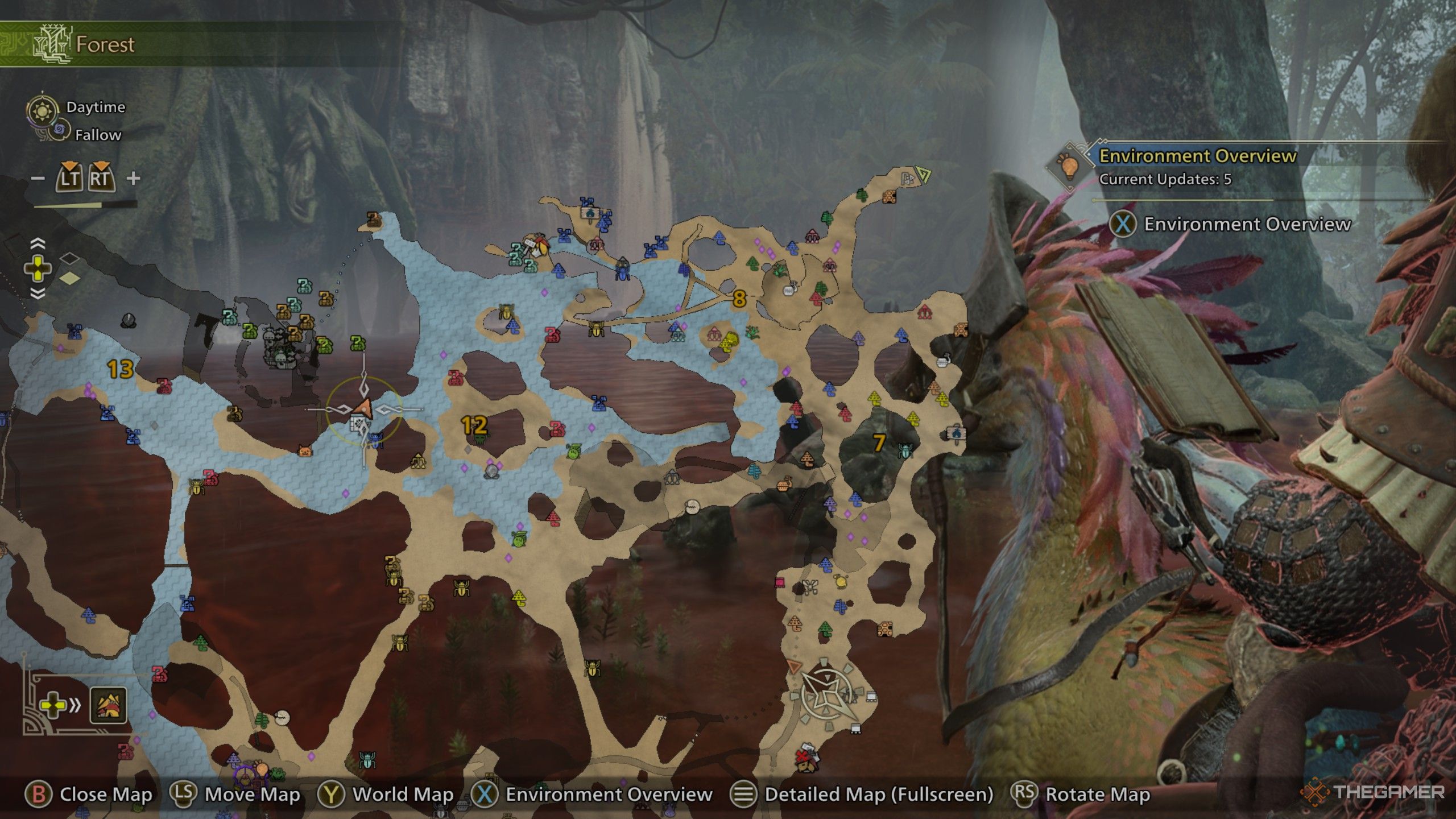Collapse to lower map layer with double chevron down
1456x819 pixels.
coord(38,293)
